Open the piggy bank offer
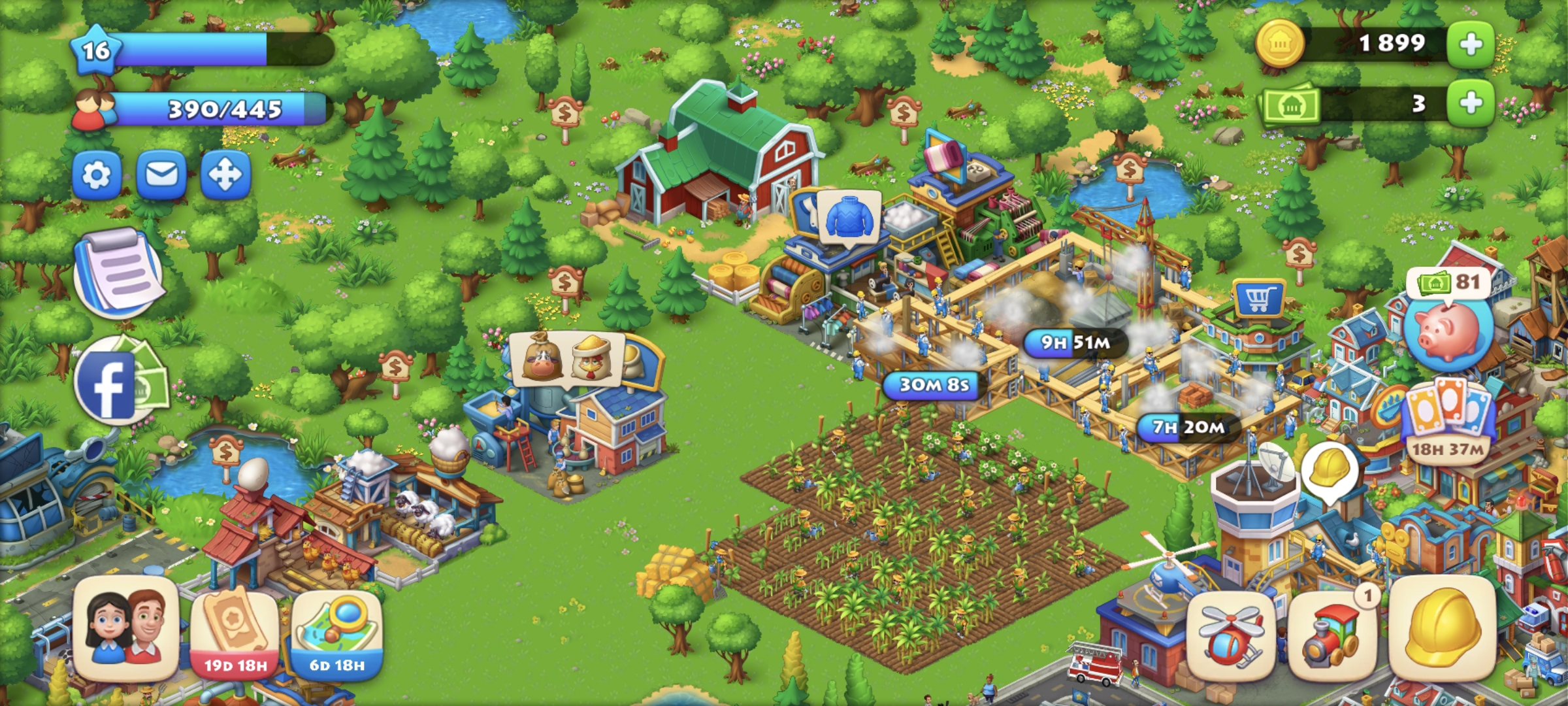This screenshot has height=706, width=1568. tap(1447, 327)
